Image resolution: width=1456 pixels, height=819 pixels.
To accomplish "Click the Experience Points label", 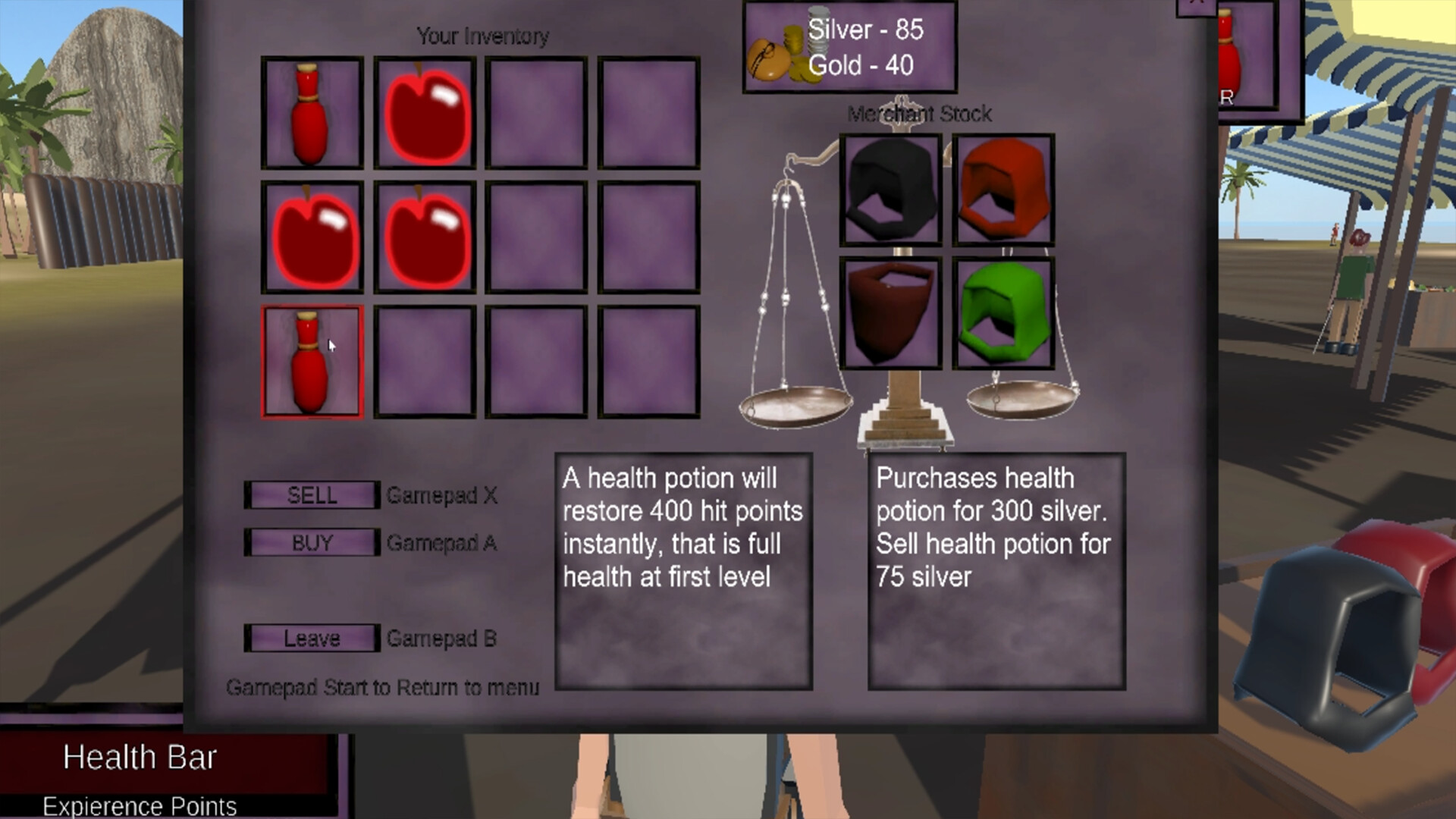I will pos(140,806).
